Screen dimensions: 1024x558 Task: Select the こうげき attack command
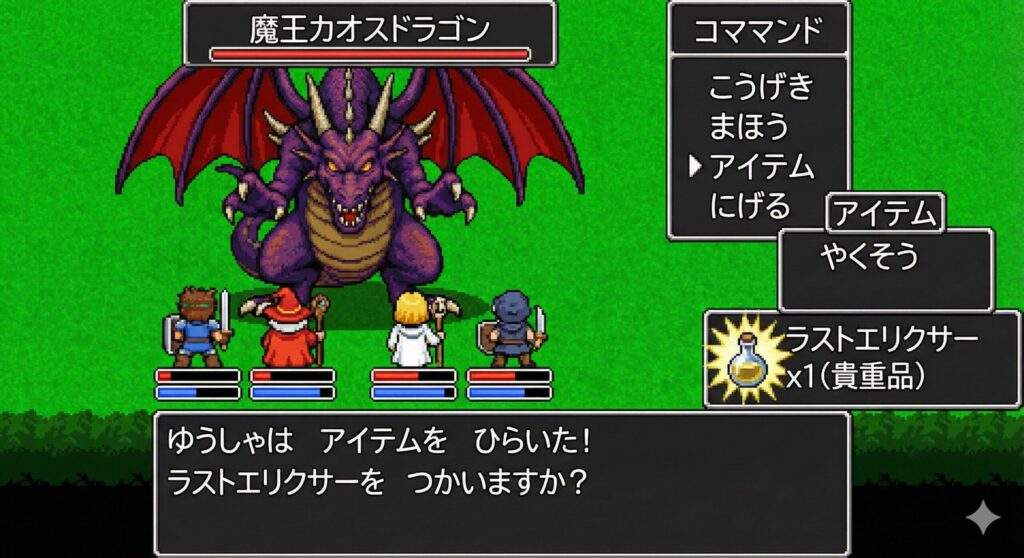(x=761, y=87)
